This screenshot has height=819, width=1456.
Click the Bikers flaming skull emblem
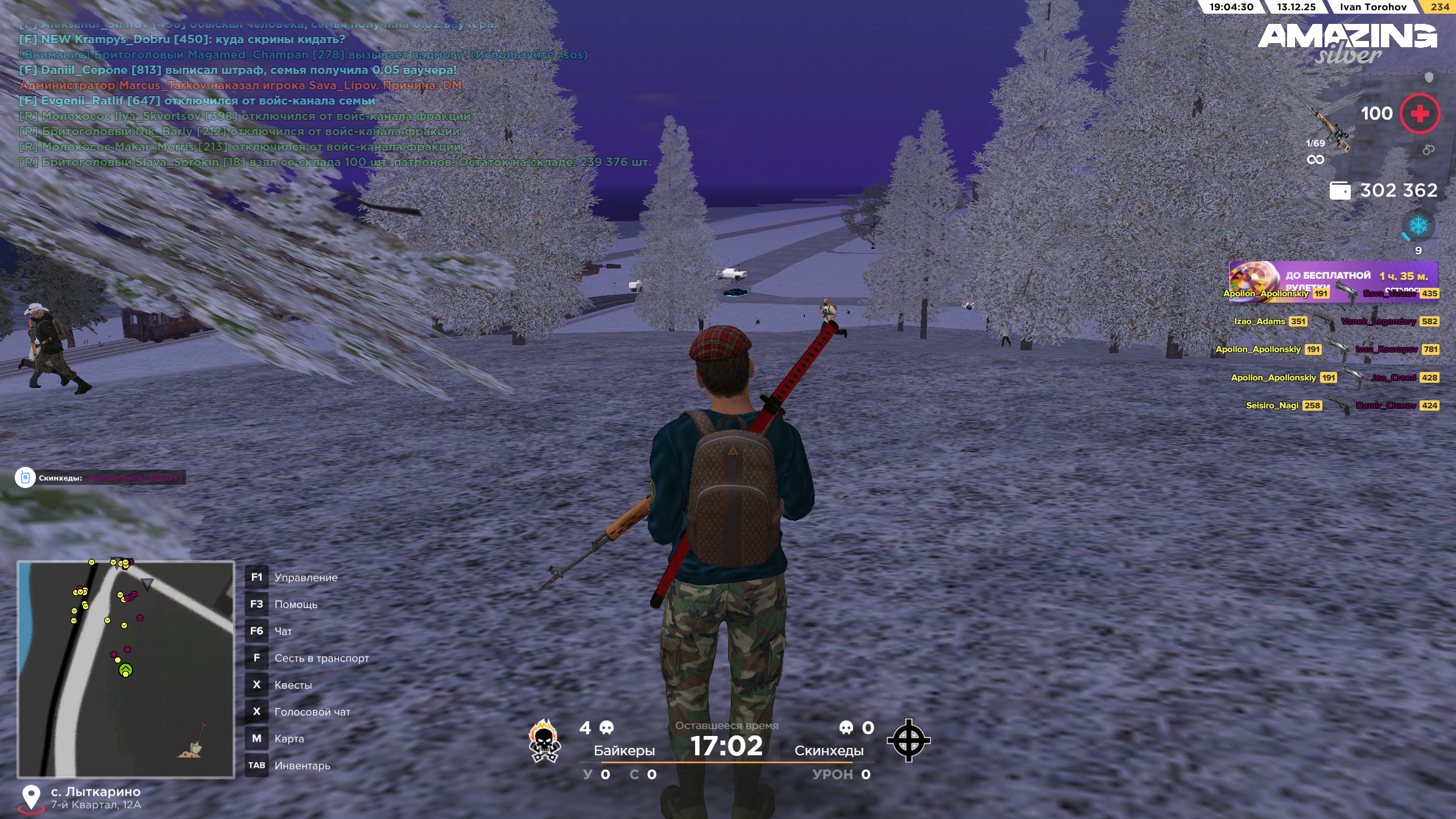click(x=544, y=740)
